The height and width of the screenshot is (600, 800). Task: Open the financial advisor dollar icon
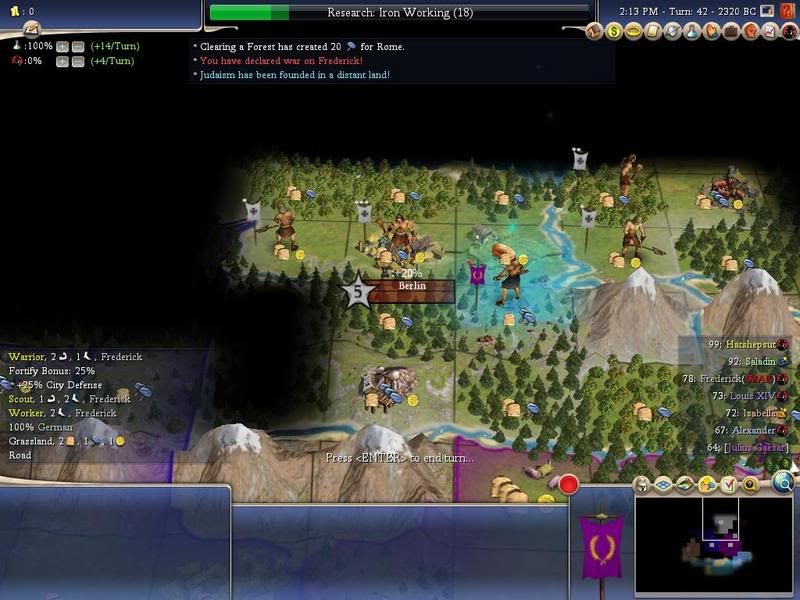tap(616, 32)
